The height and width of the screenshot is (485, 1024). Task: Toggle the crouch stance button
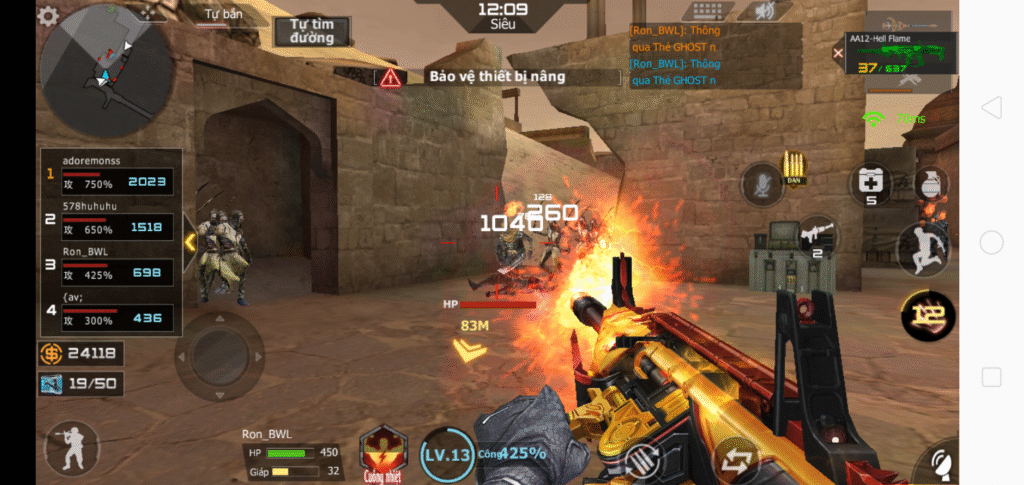(x=72, y=448)
